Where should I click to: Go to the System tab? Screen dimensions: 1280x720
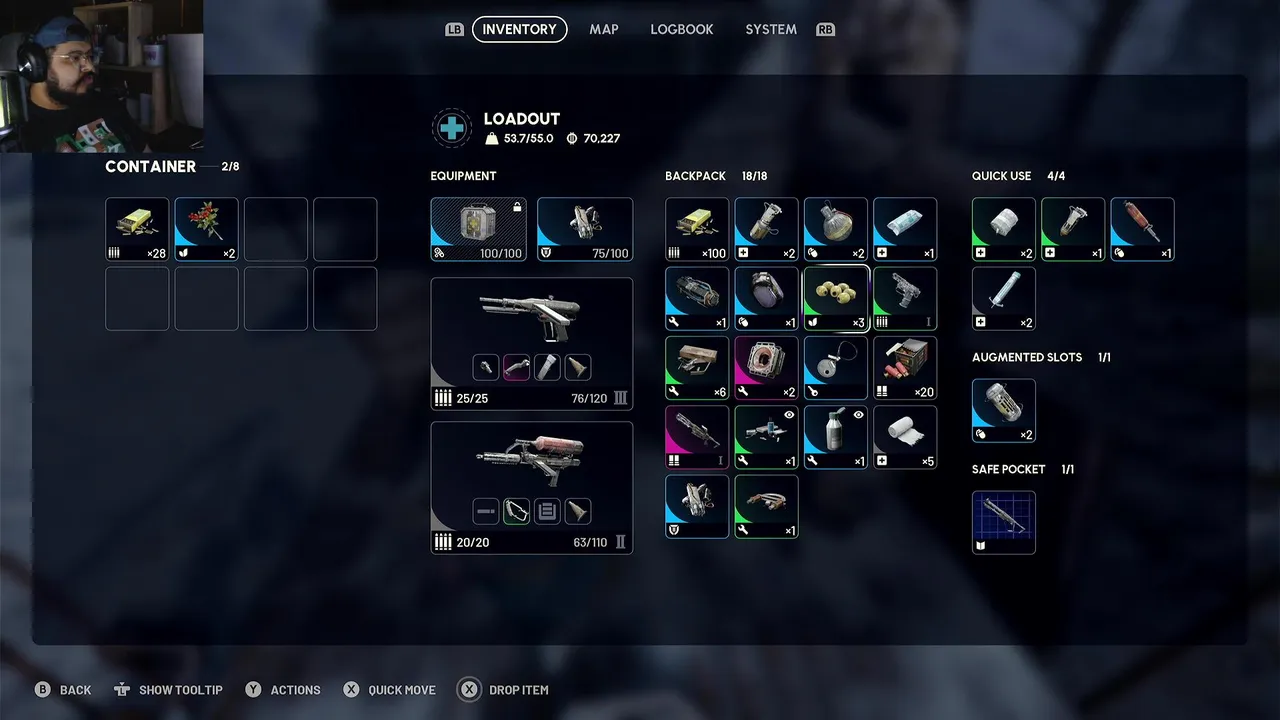tap(770, 29)
